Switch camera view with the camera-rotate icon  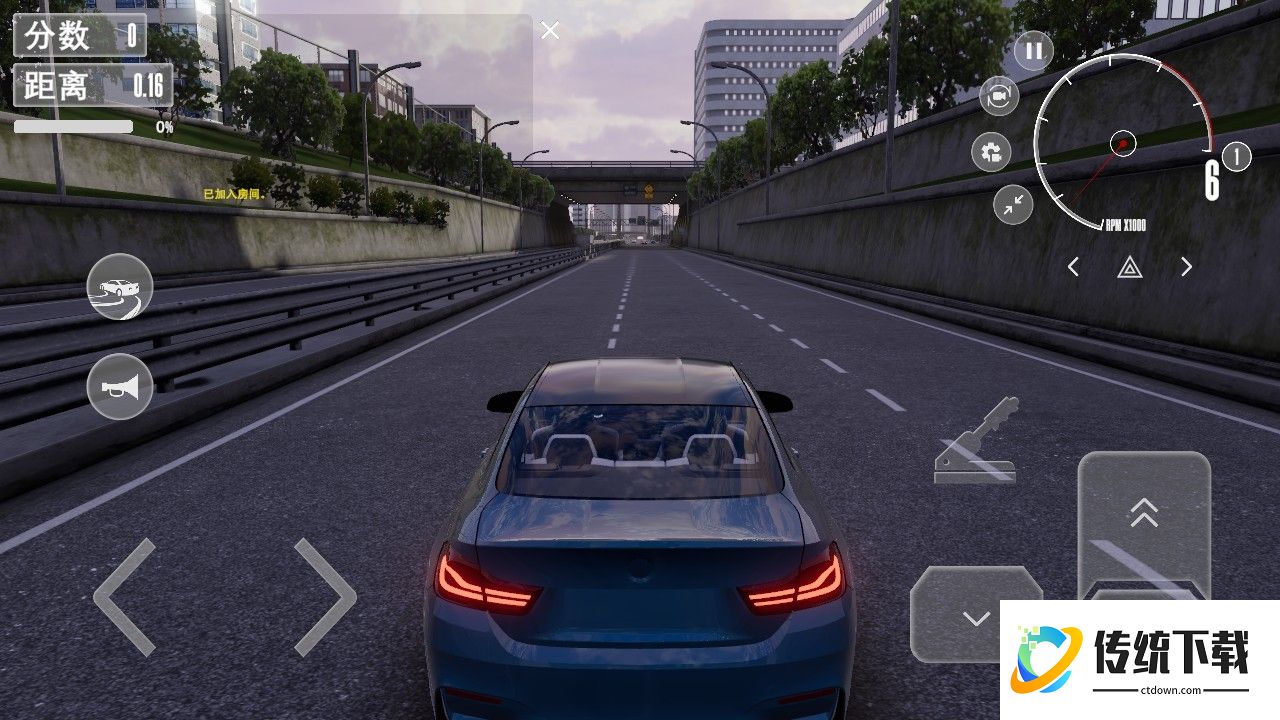(x=998, y=96)
